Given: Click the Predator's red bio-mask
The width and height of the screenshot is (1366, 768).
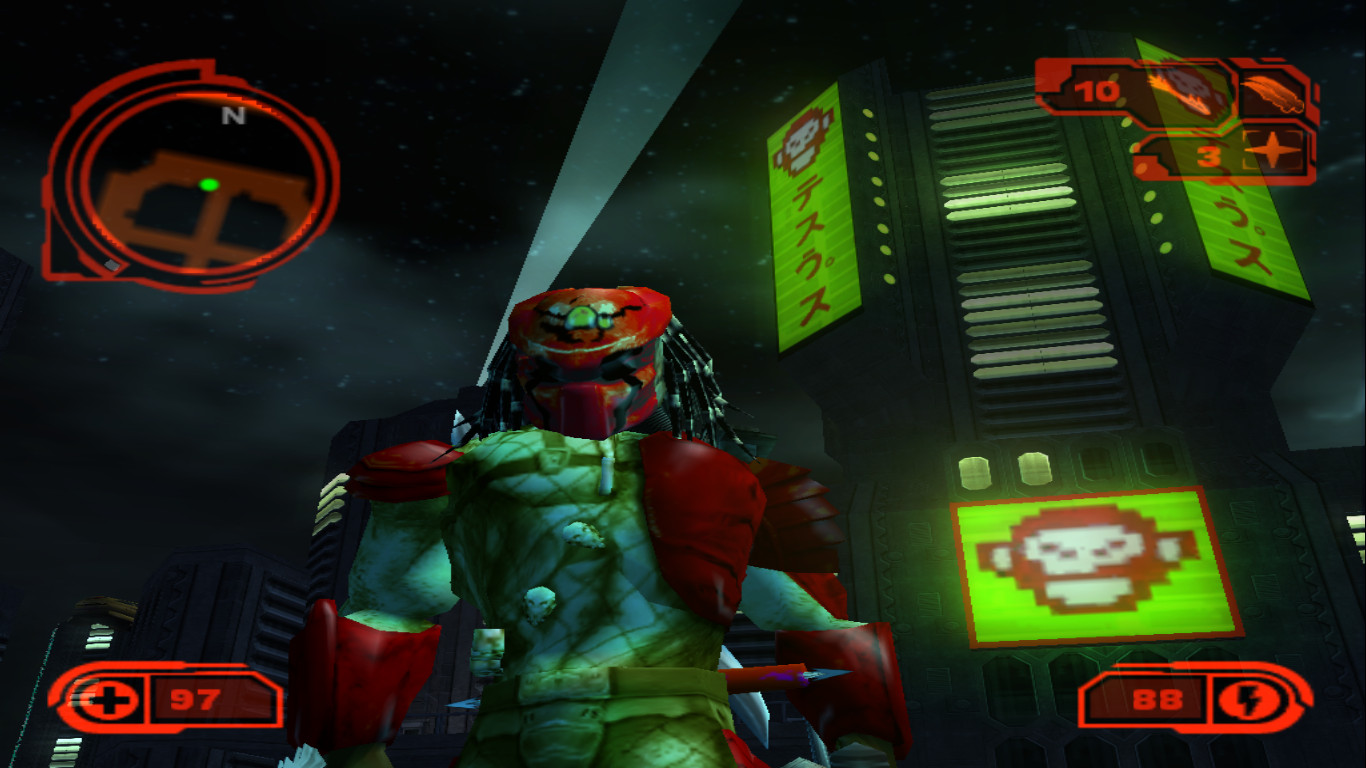Looking at the screenshot, I should (x=590, y=340).
